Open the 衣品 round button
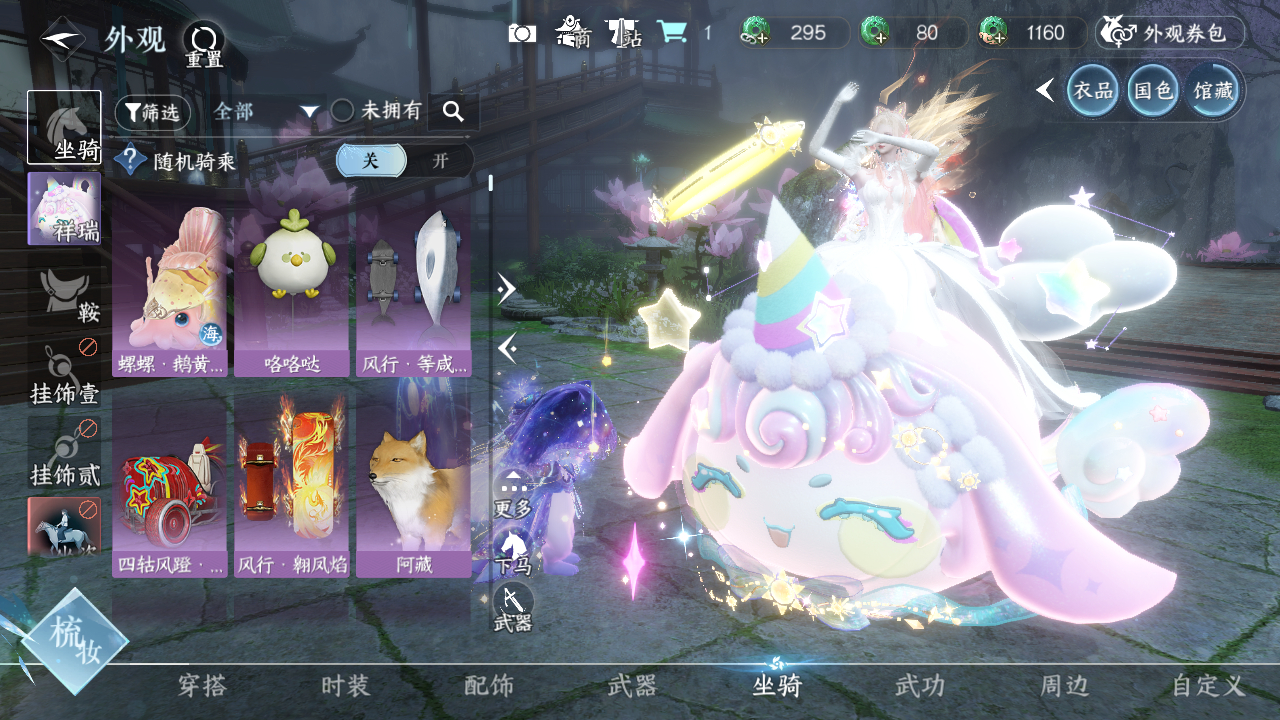 tap(1093, 91)
